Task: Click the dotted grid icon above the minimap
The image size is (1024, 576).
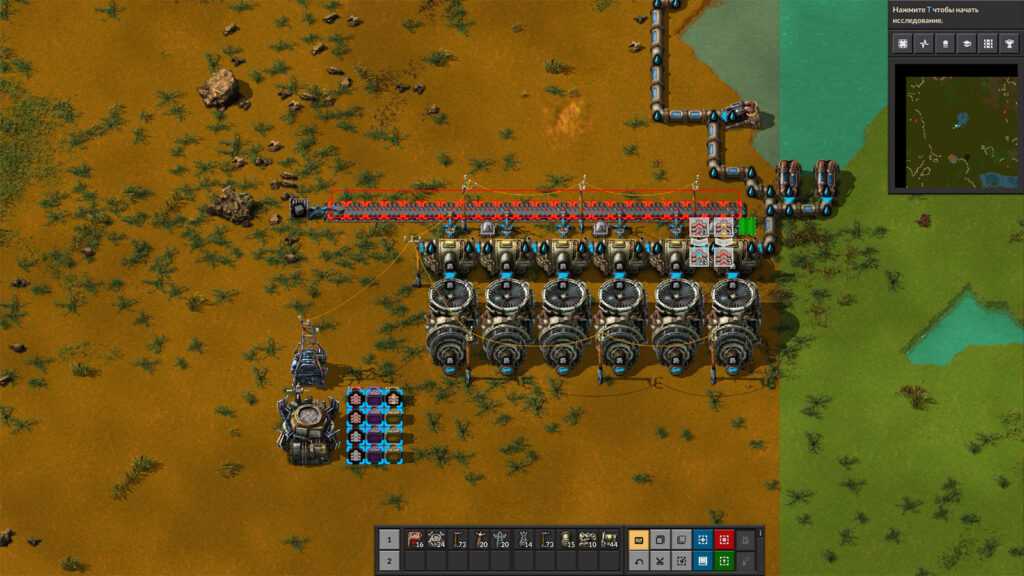Action: 988,43
